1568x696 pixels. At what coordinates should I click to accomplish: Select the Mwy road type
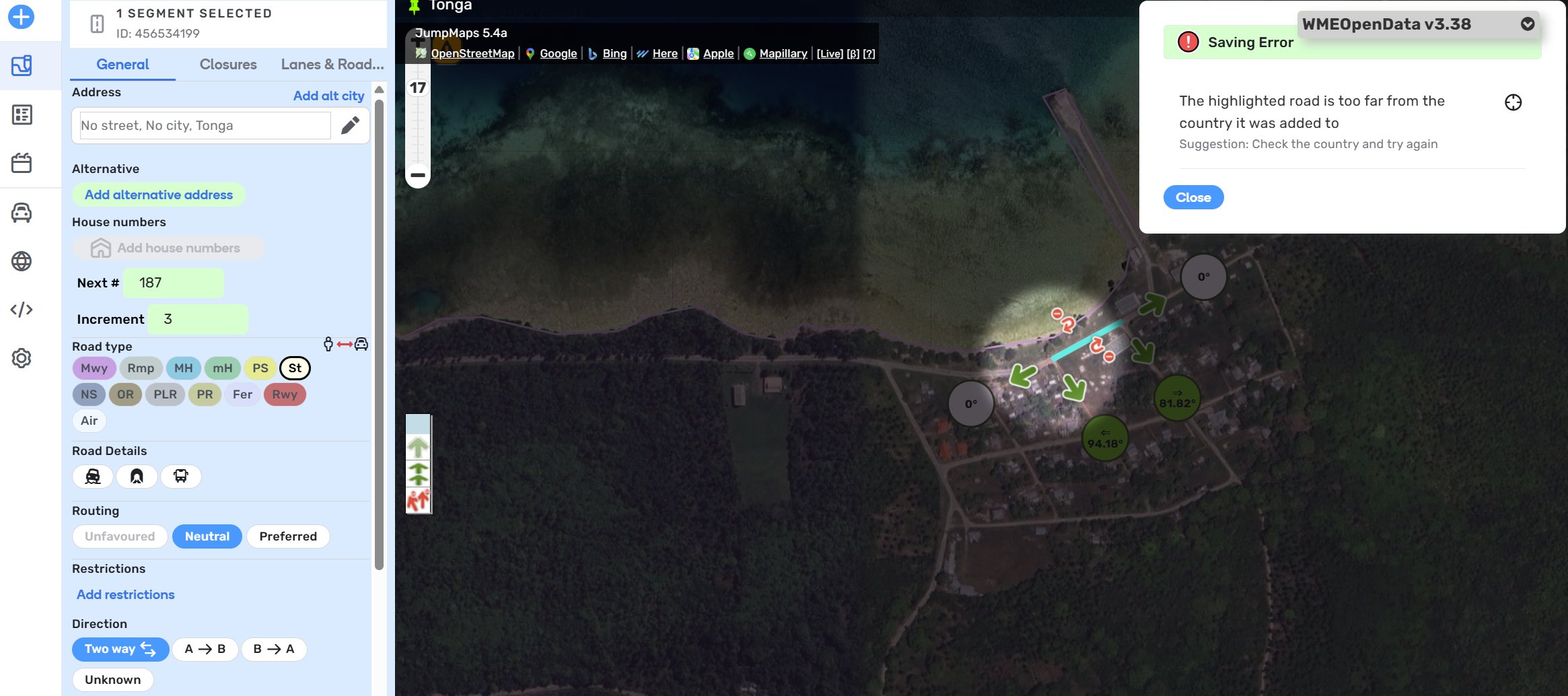pyautogui.click(x=94, y=368)
